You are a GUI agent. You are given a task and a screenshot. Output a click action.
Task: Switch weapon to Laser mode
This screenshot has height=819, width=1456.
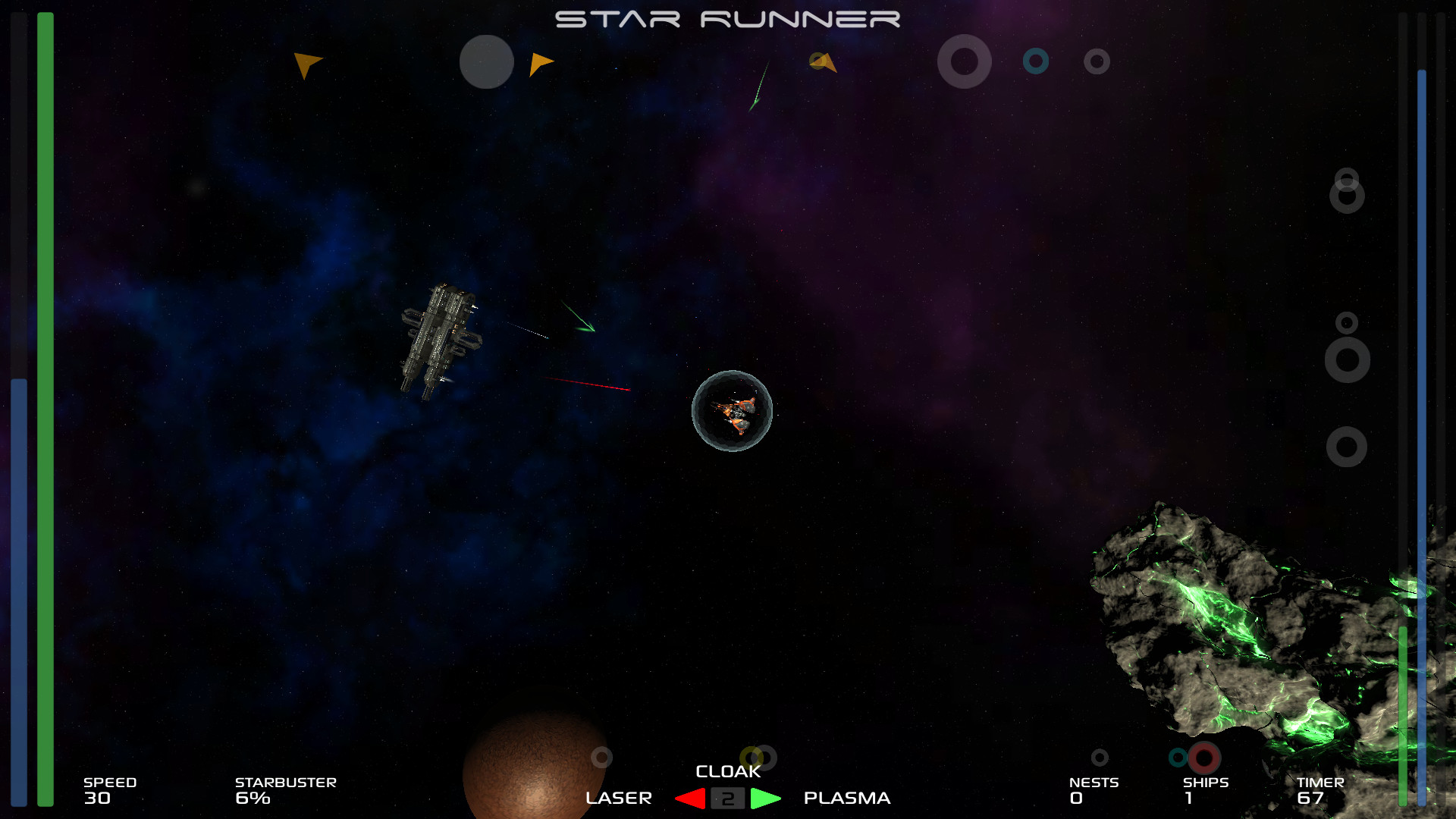[x=620, y=798]
